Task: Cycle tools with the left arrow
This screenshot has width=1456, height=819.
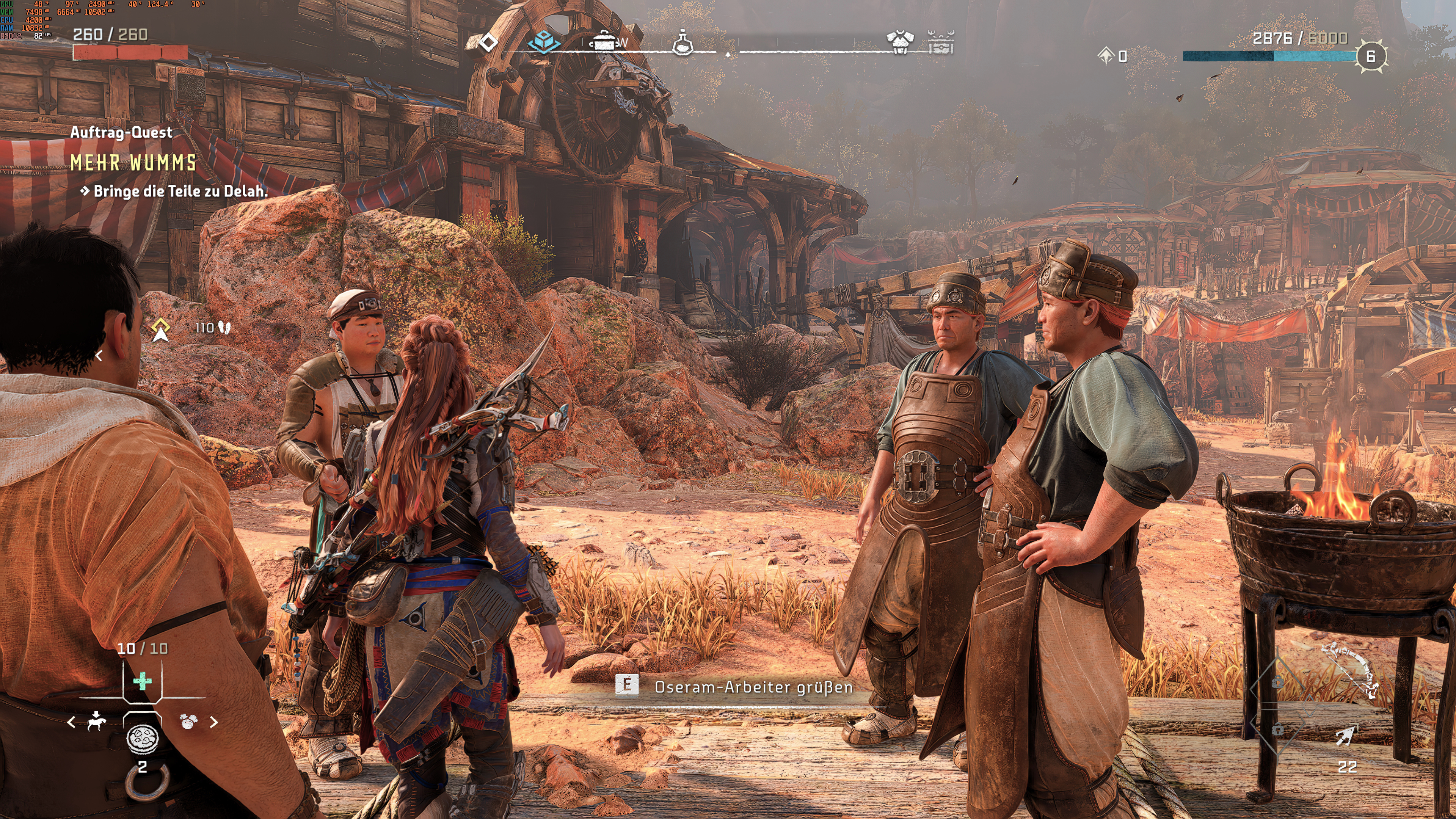Action: [x=71, y=722]
